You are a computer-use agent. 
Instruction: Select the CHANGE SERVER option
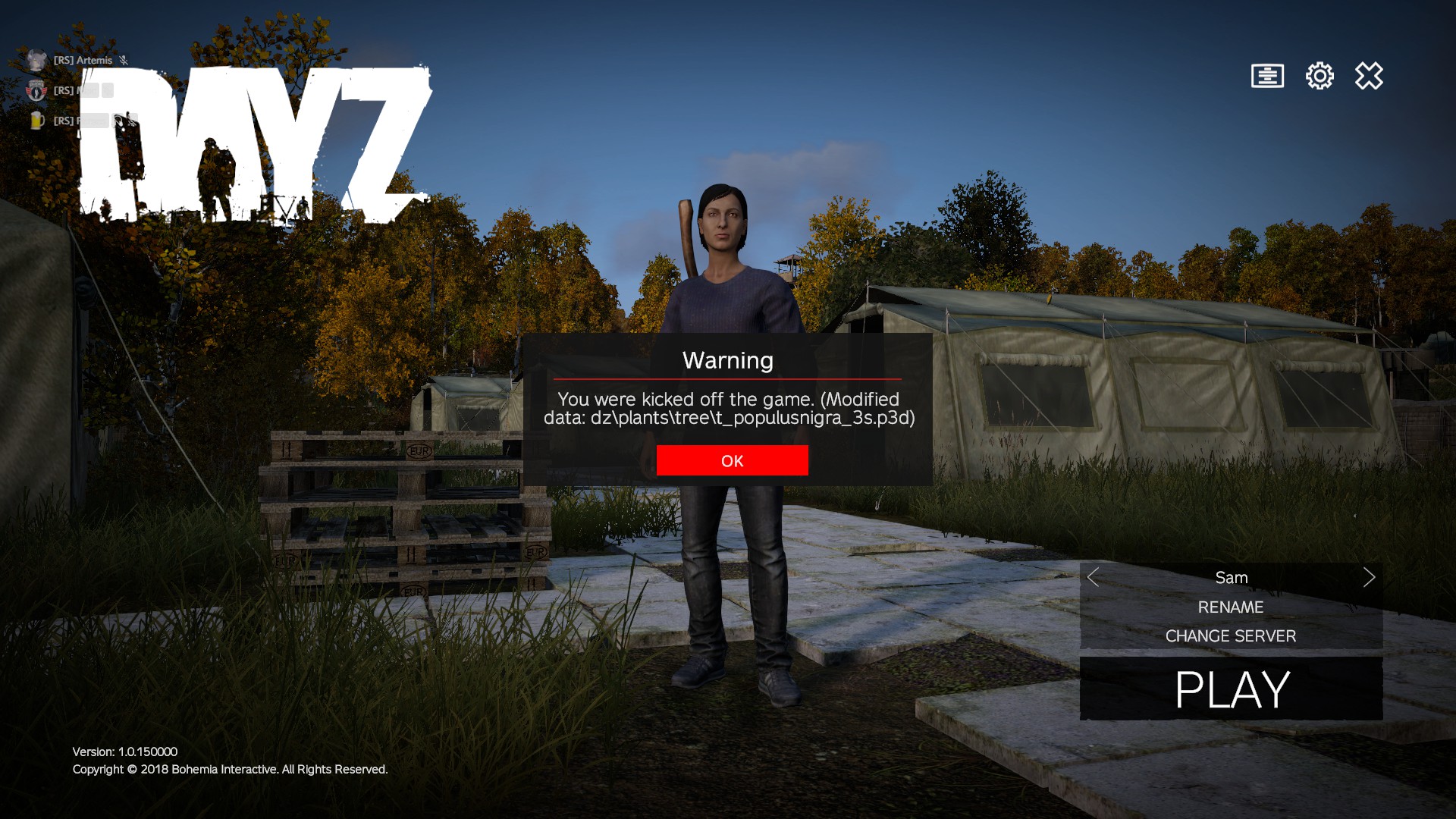(x=1230, y=636)
